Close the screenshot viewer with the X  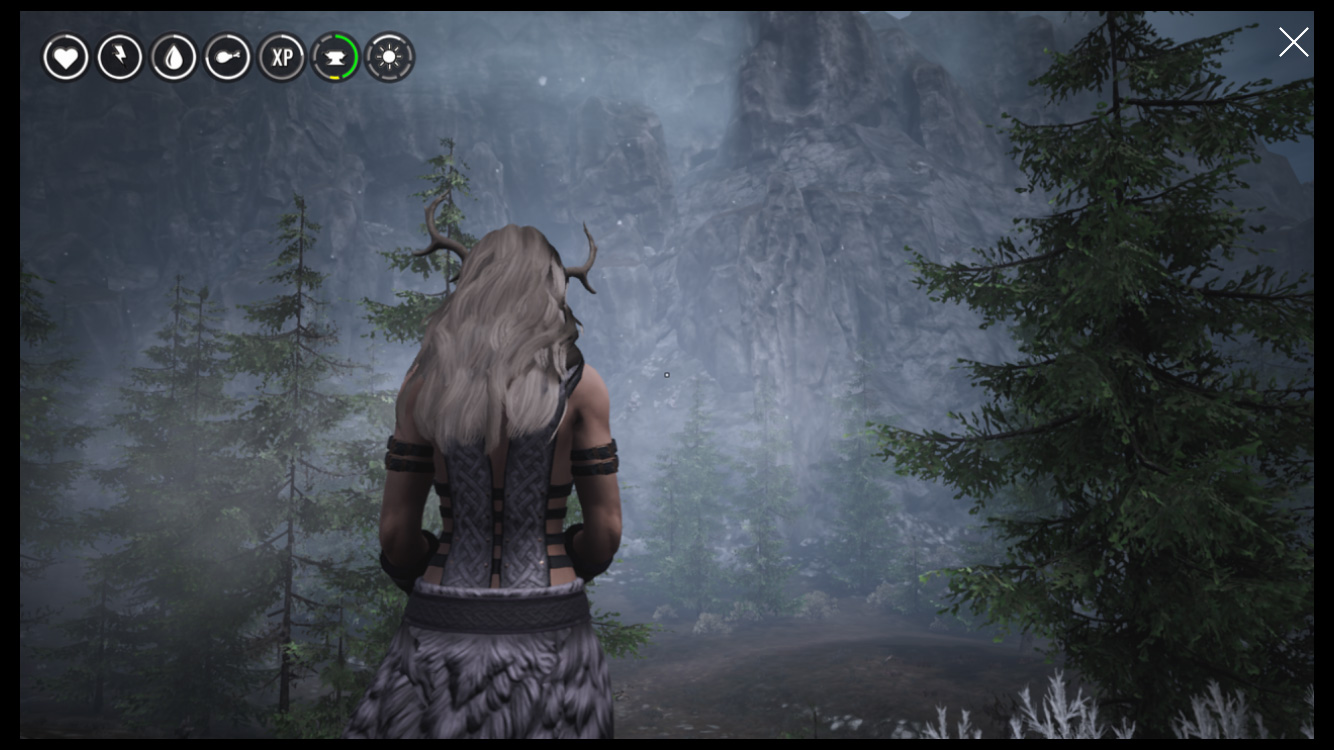(x=1293, y=42)
